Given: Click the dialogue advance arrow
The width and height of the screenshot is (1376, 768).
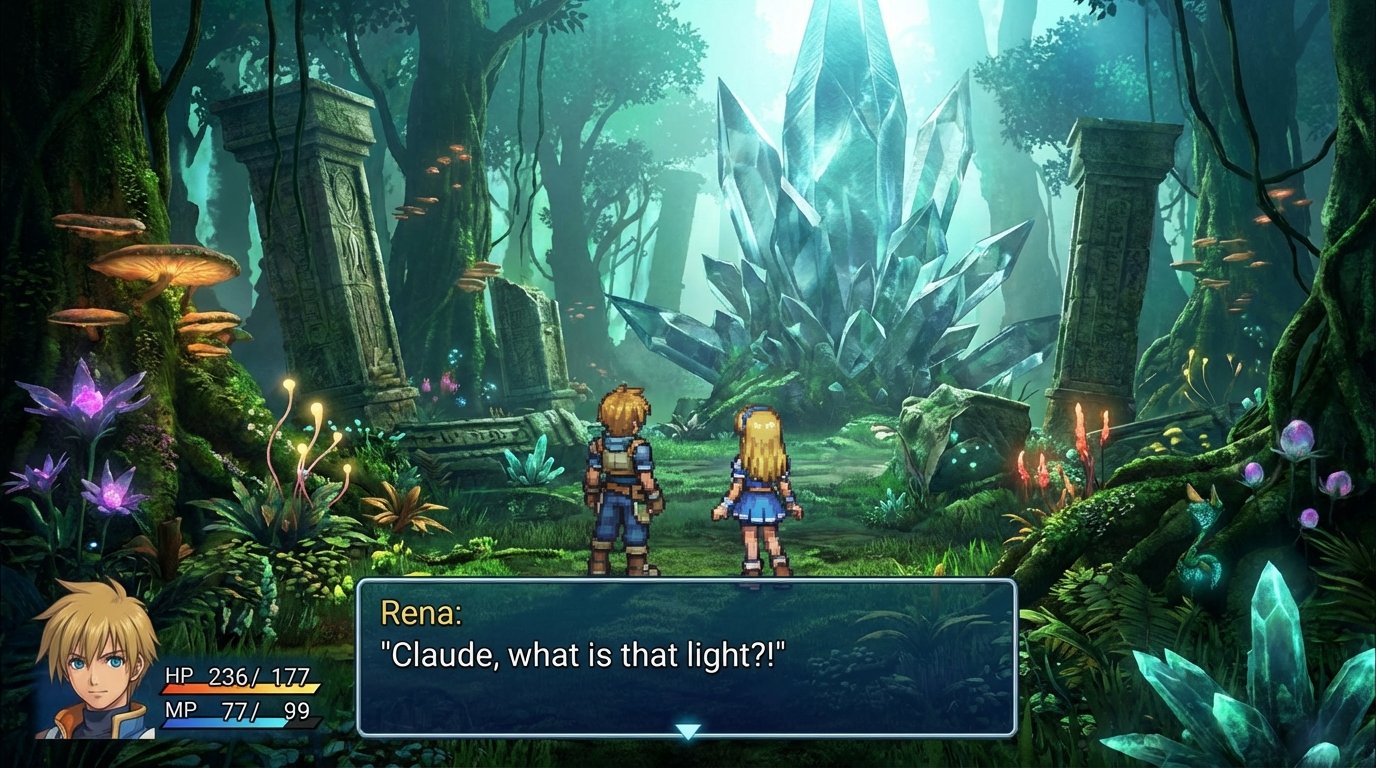Looking at the screenshot, I should click(688, 731).
